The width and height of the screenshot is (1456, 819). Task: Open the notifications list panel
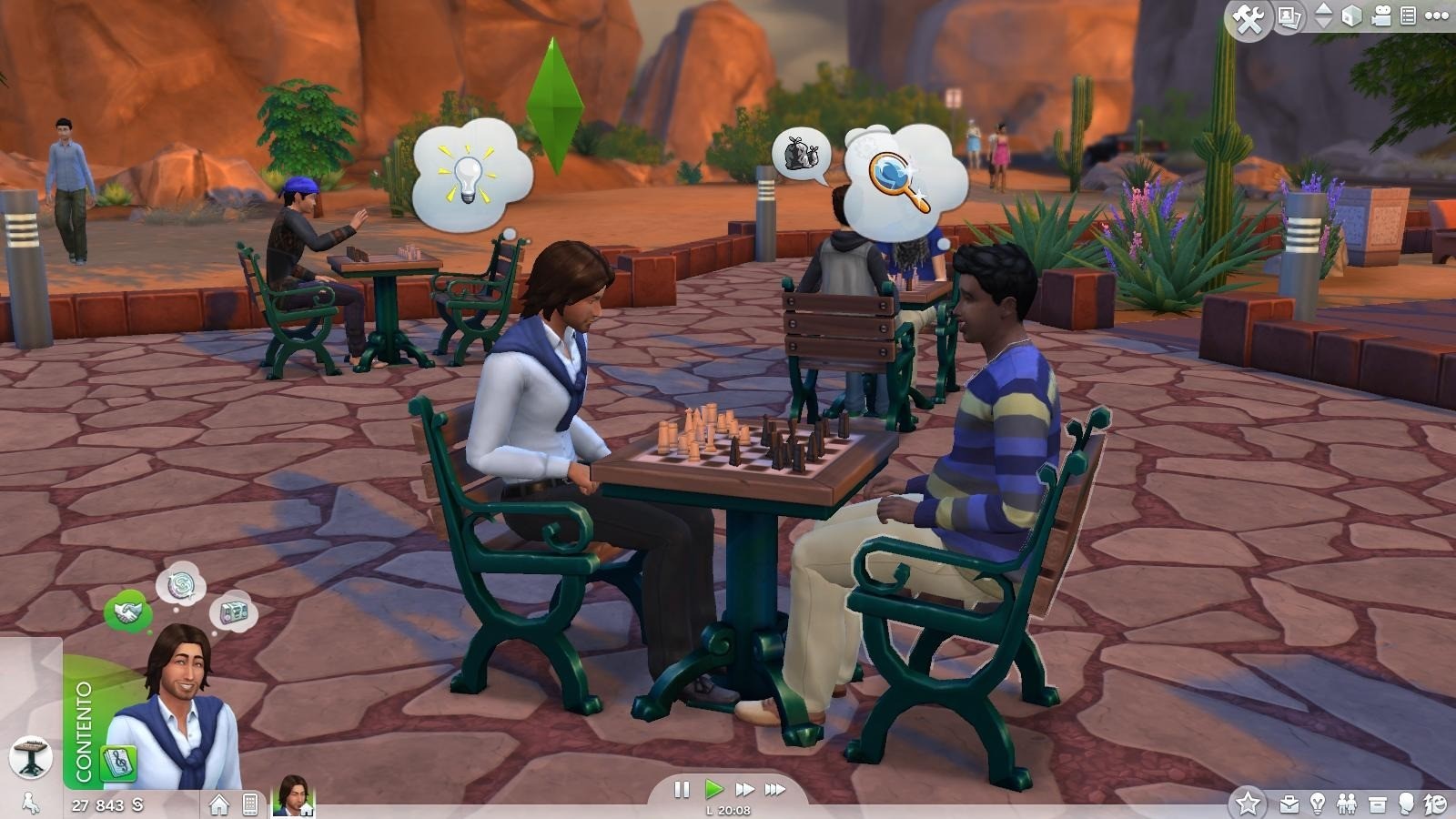point(1409,14)
